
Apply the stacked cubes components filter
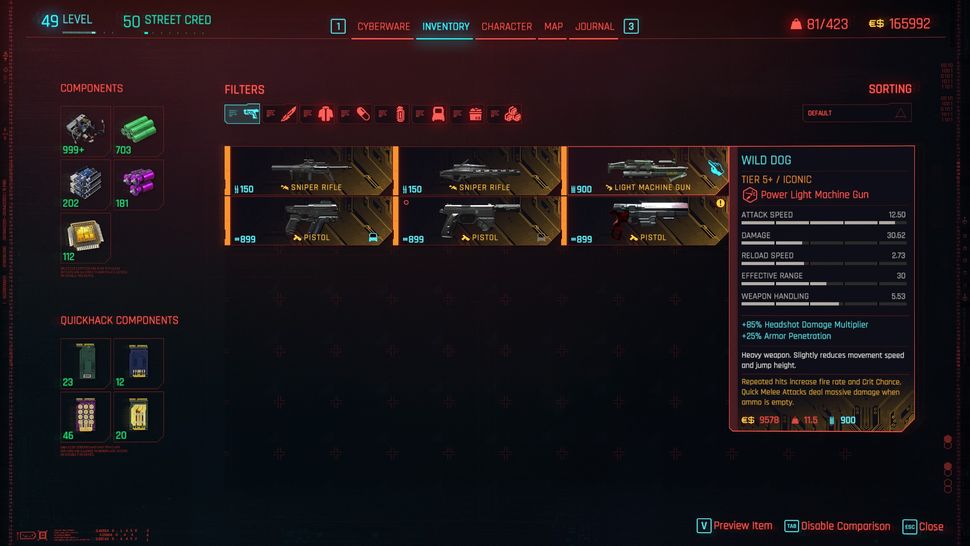(x=512, y=114)
